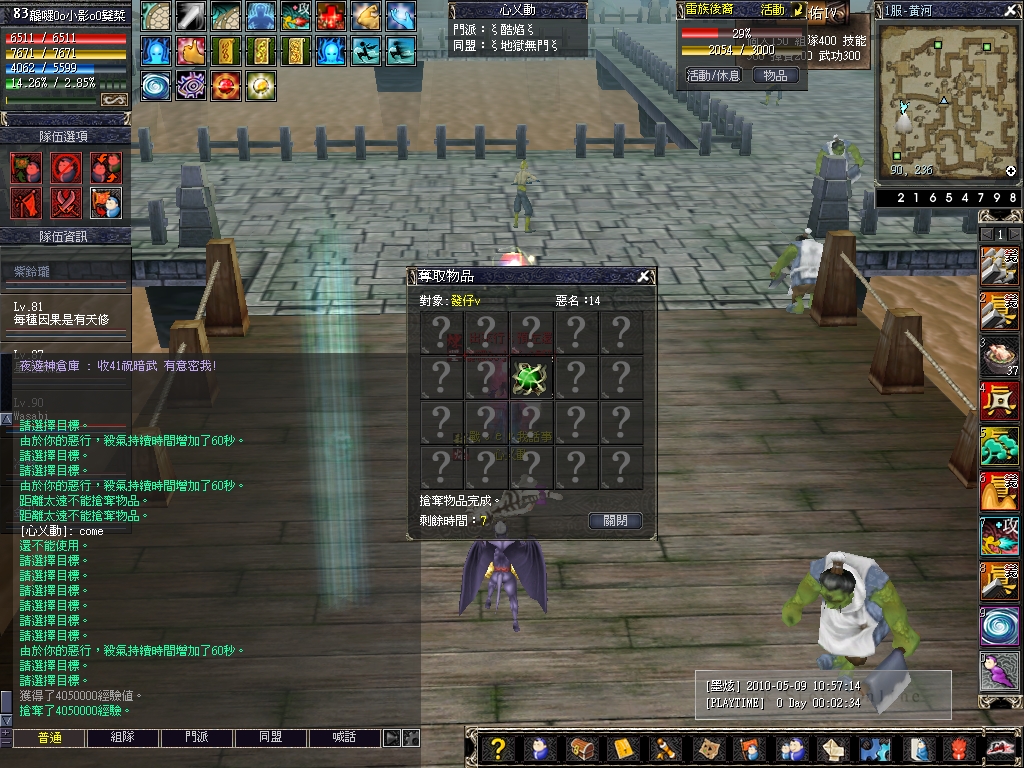Image resolution: width=1024 pixels, height=768 pixels.
Task: Click the 關閉 button
Action: tap(615, 521)
